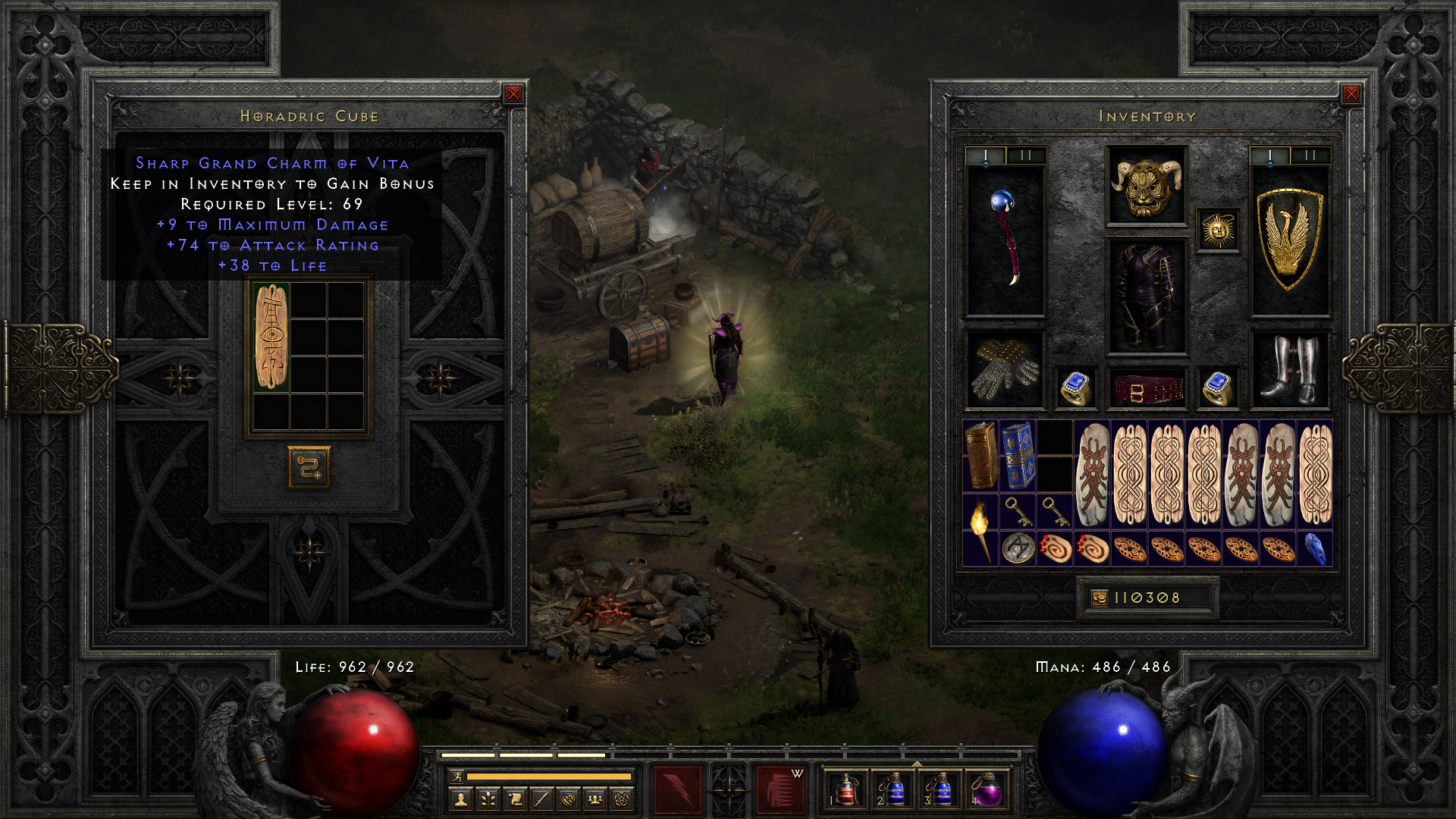
Task: Click the sun amulet slot
Action: [x=1218, y=231]
